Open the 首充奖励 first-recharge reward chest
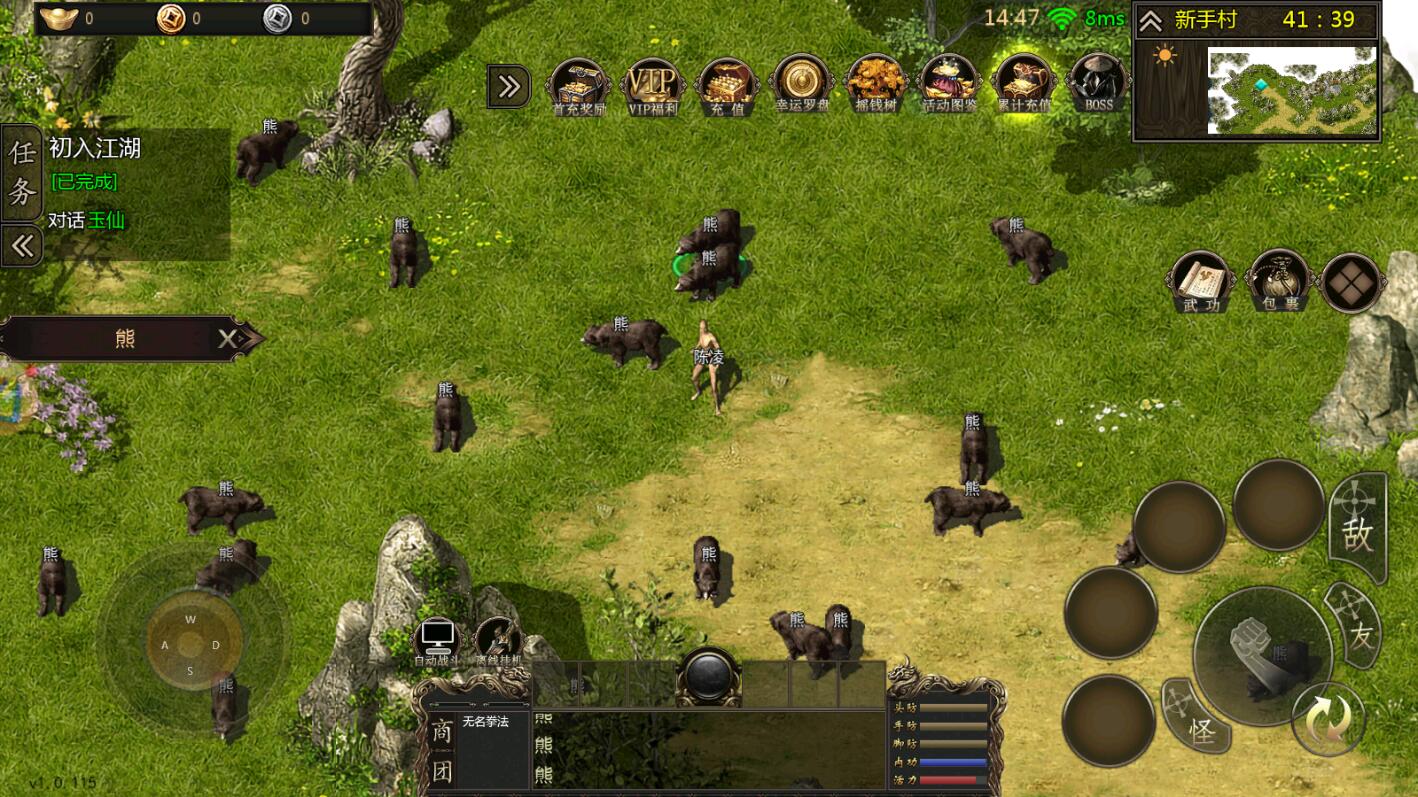This screenshot has width=1418, height=797. coord(580,85)
